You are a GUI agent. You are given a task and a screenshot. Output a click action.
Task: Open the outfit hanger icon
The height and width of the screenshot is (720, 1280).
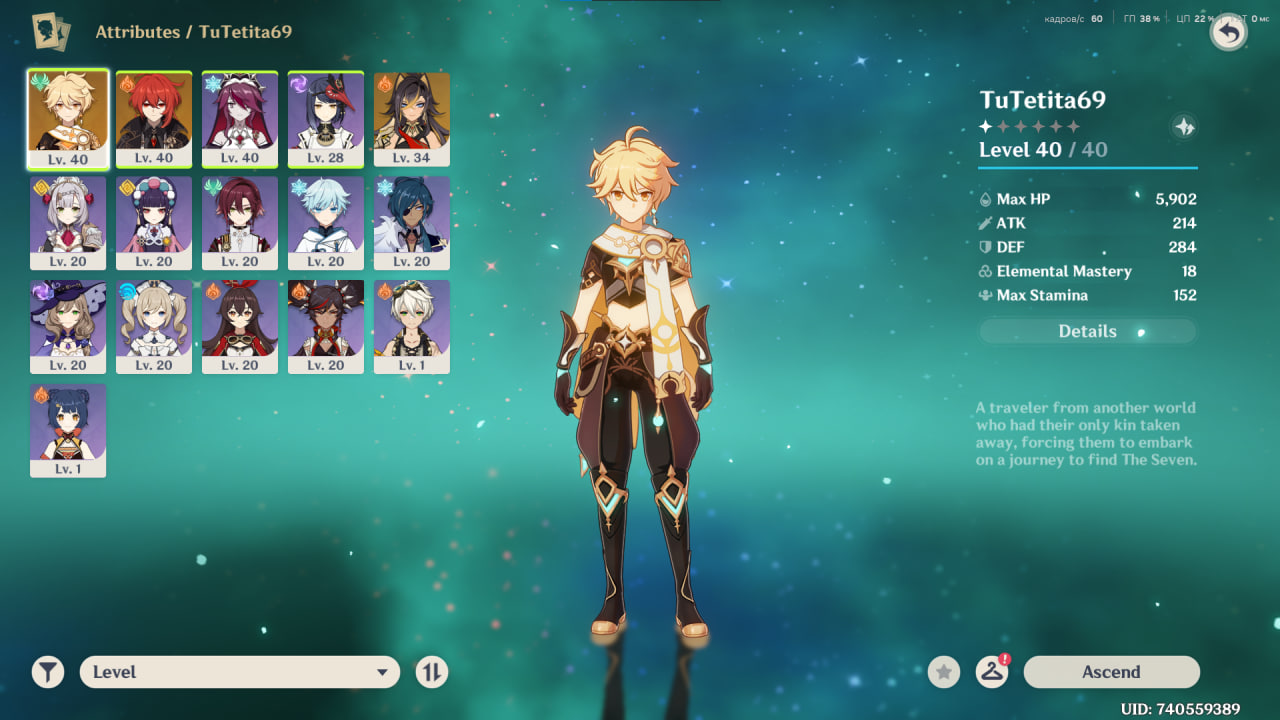[x=991, y=672]
